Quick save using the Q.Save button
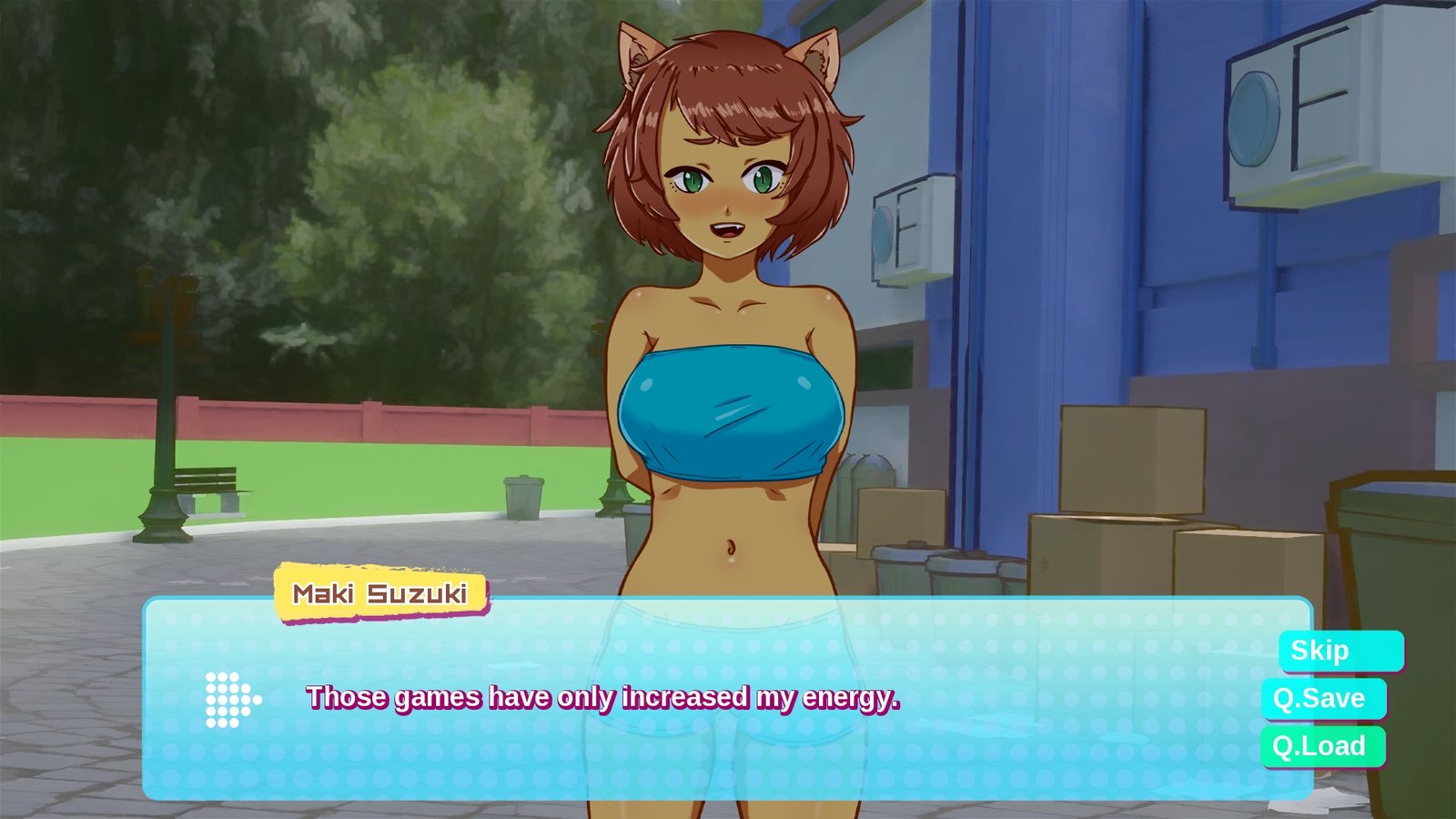This screenshot has height=819, width=1456. tap(1323, 699)
